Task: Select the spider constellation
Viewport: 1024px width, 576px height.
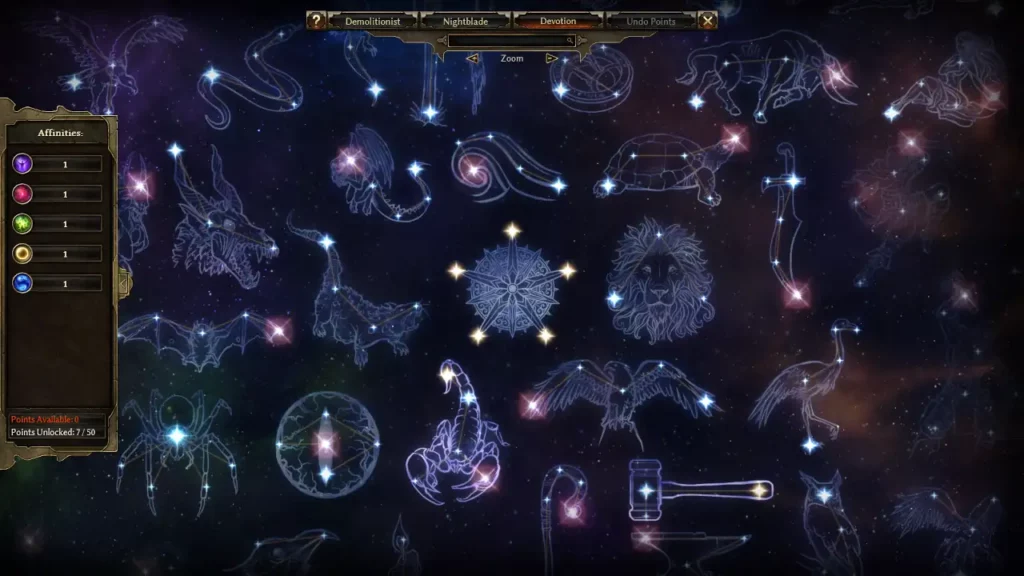Action: (177, 436)
